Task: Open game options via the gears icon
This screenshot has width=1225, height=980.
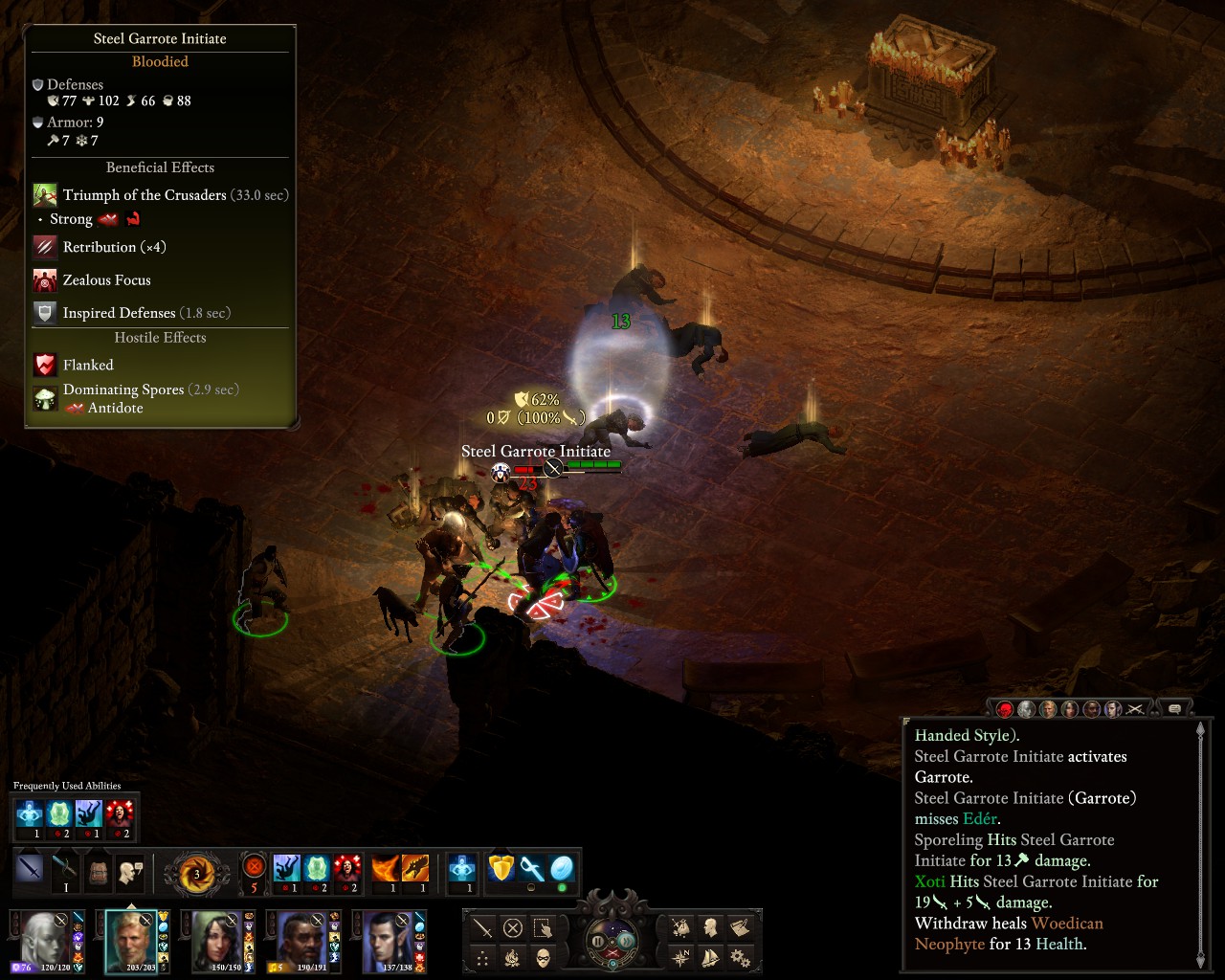Action: 740,957
